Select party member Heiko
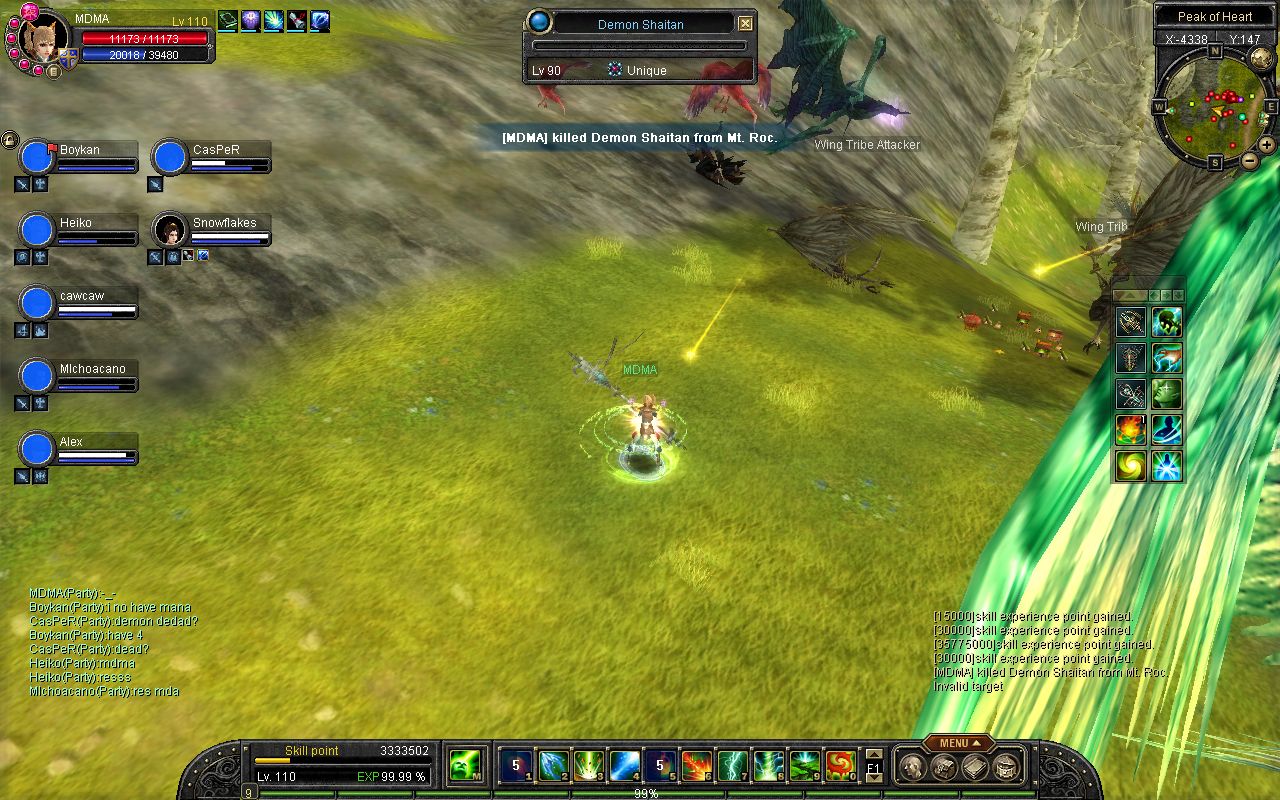 37,230
